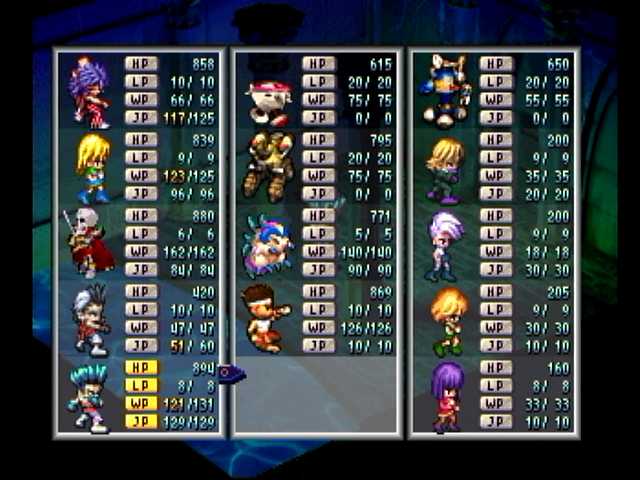Select the red-caped skeleton with 880 HP
Viewport: 640px width, 480px height.
(x=88, y=243)
